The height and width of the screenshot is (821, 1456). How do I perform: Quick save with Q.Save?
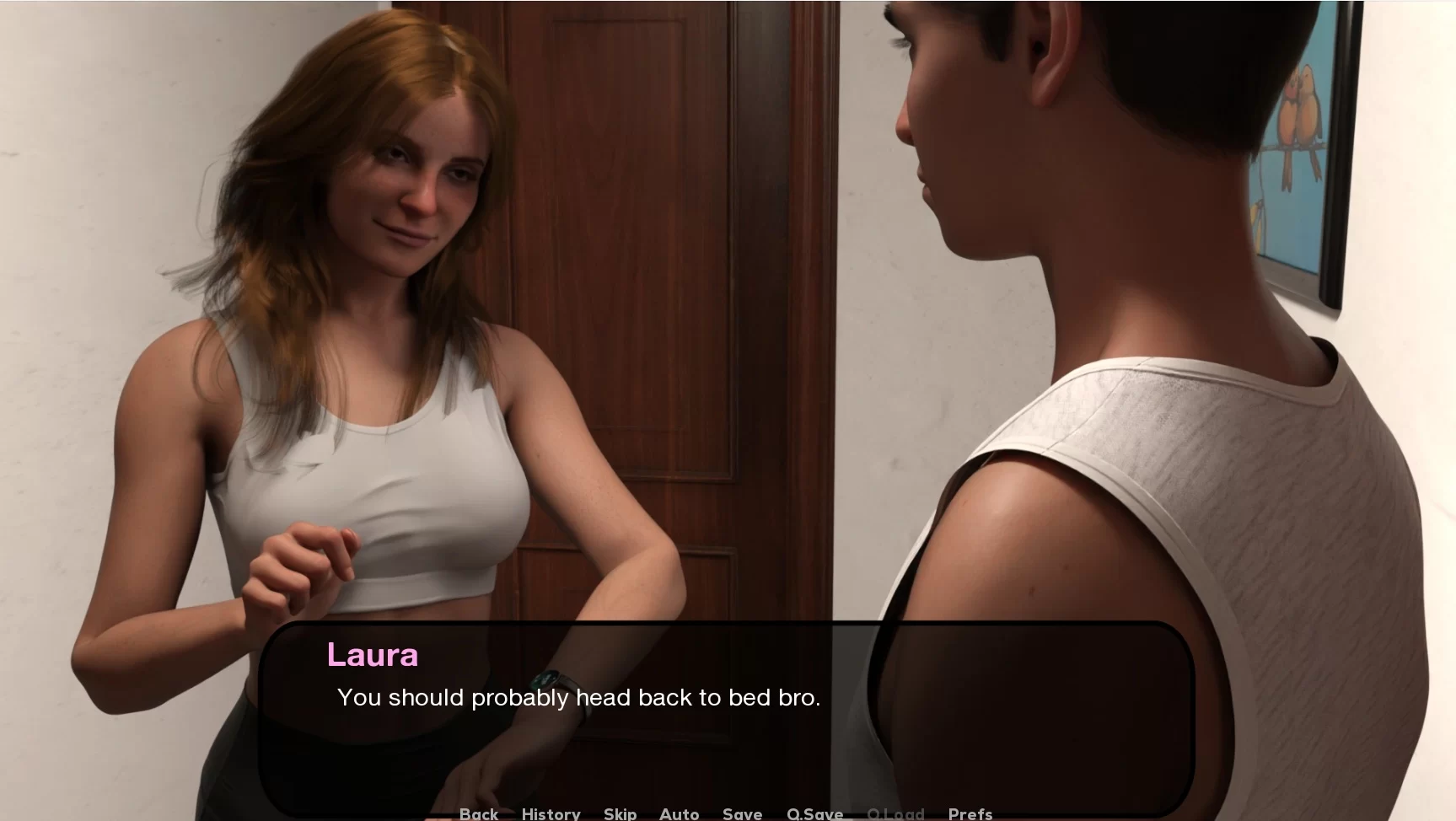click(814, 813)
